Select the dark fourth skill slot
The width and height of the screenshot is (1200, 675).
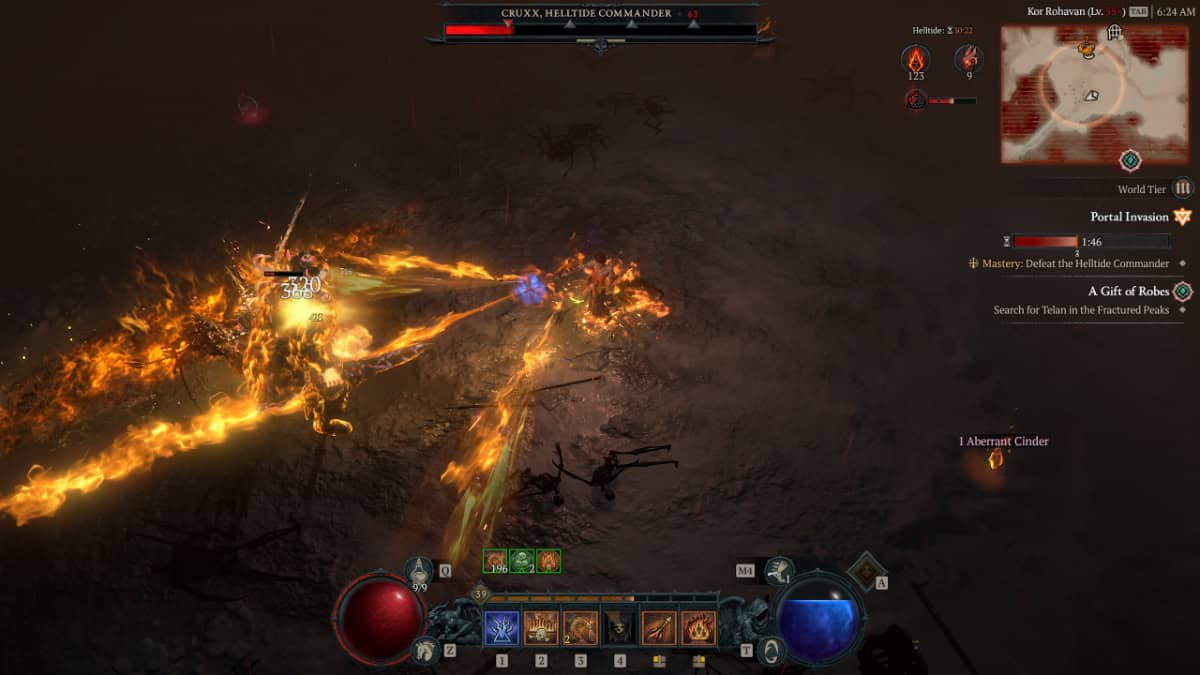(x=620, y=628)
